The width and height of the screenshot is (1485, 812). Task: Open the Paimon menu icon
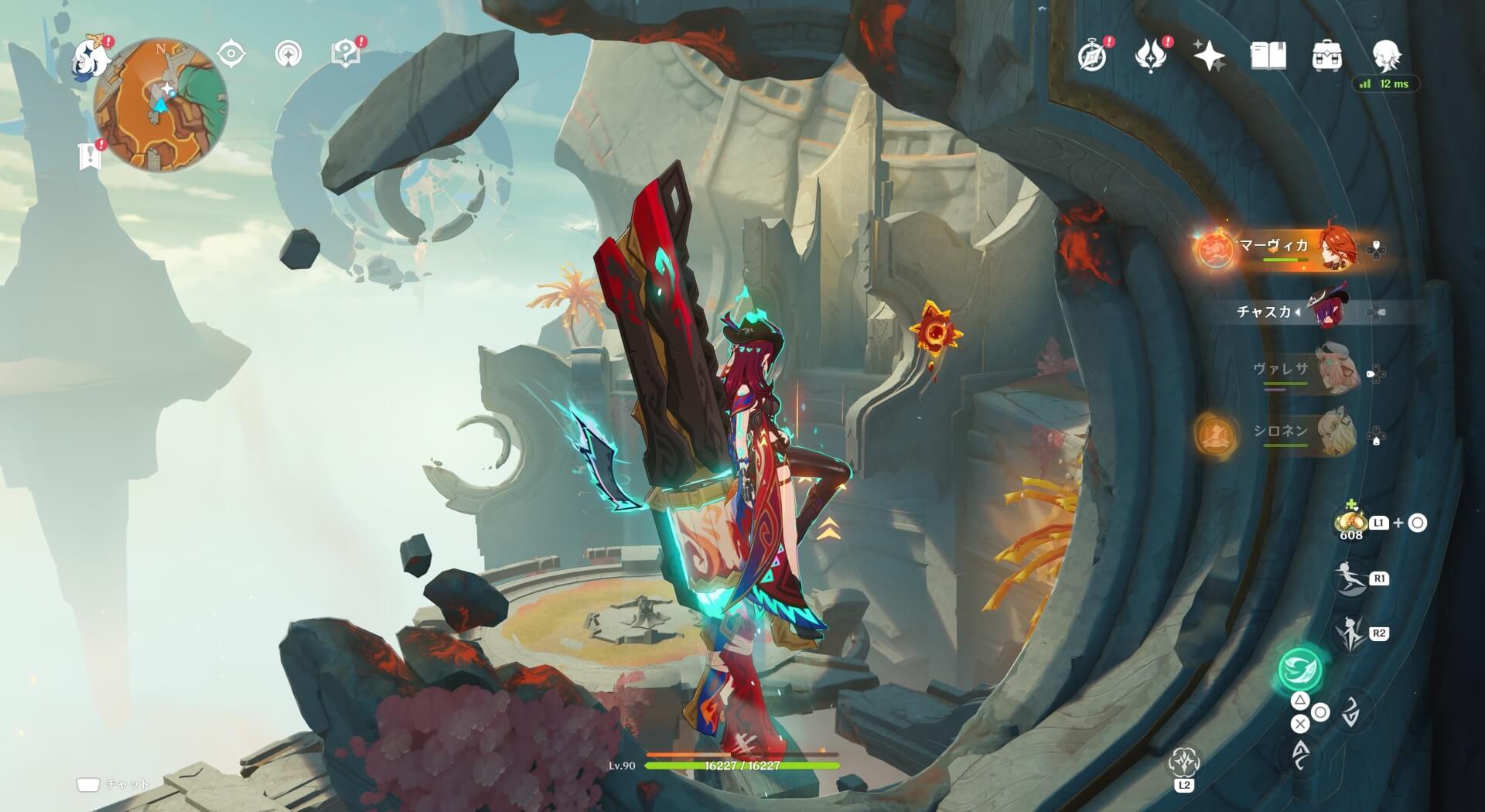pos(90,59)
